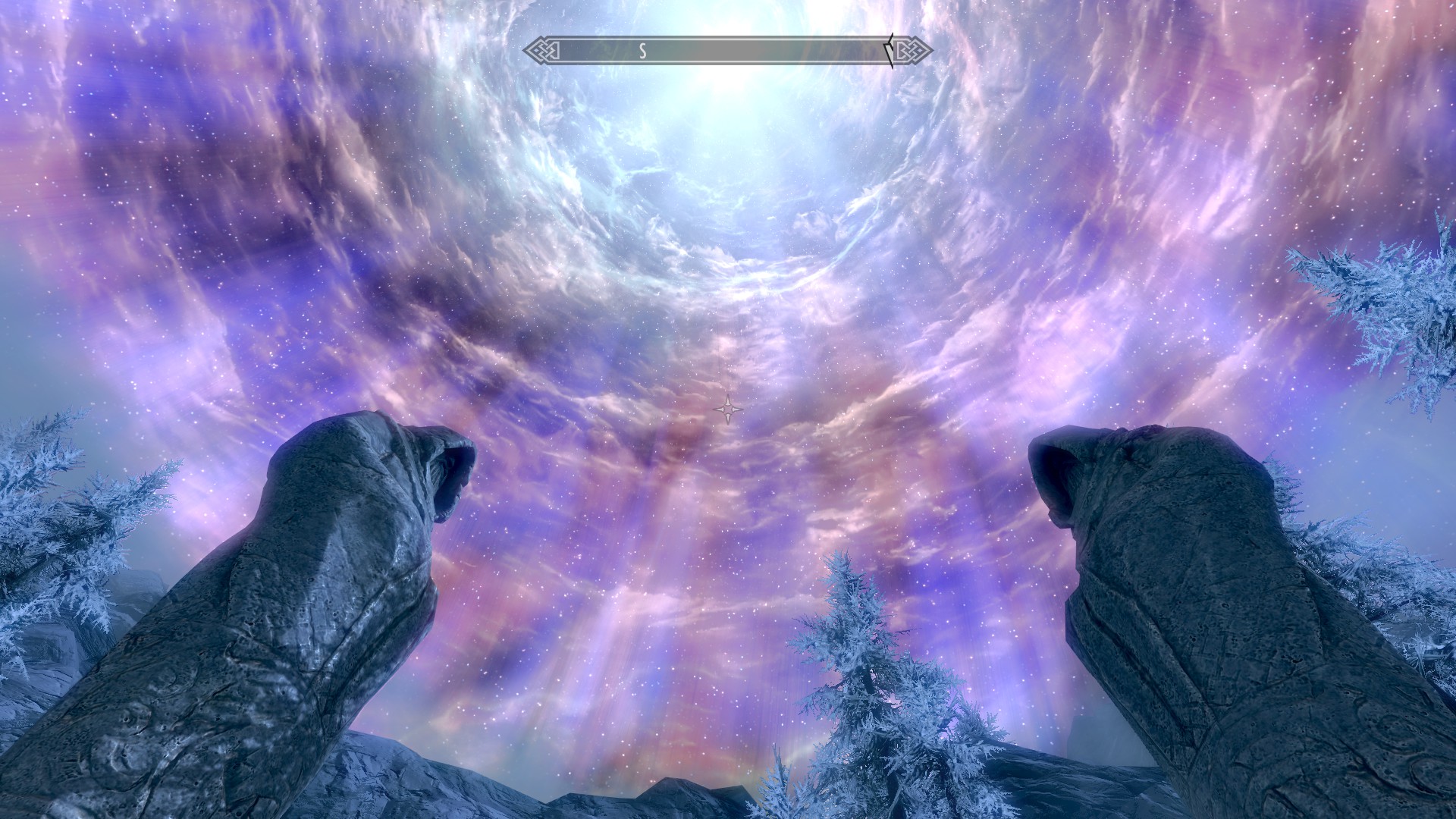The width and height of the screenshot is (1456, 819).
Task: Select the S compass direction marker
Action: [643, 51]
